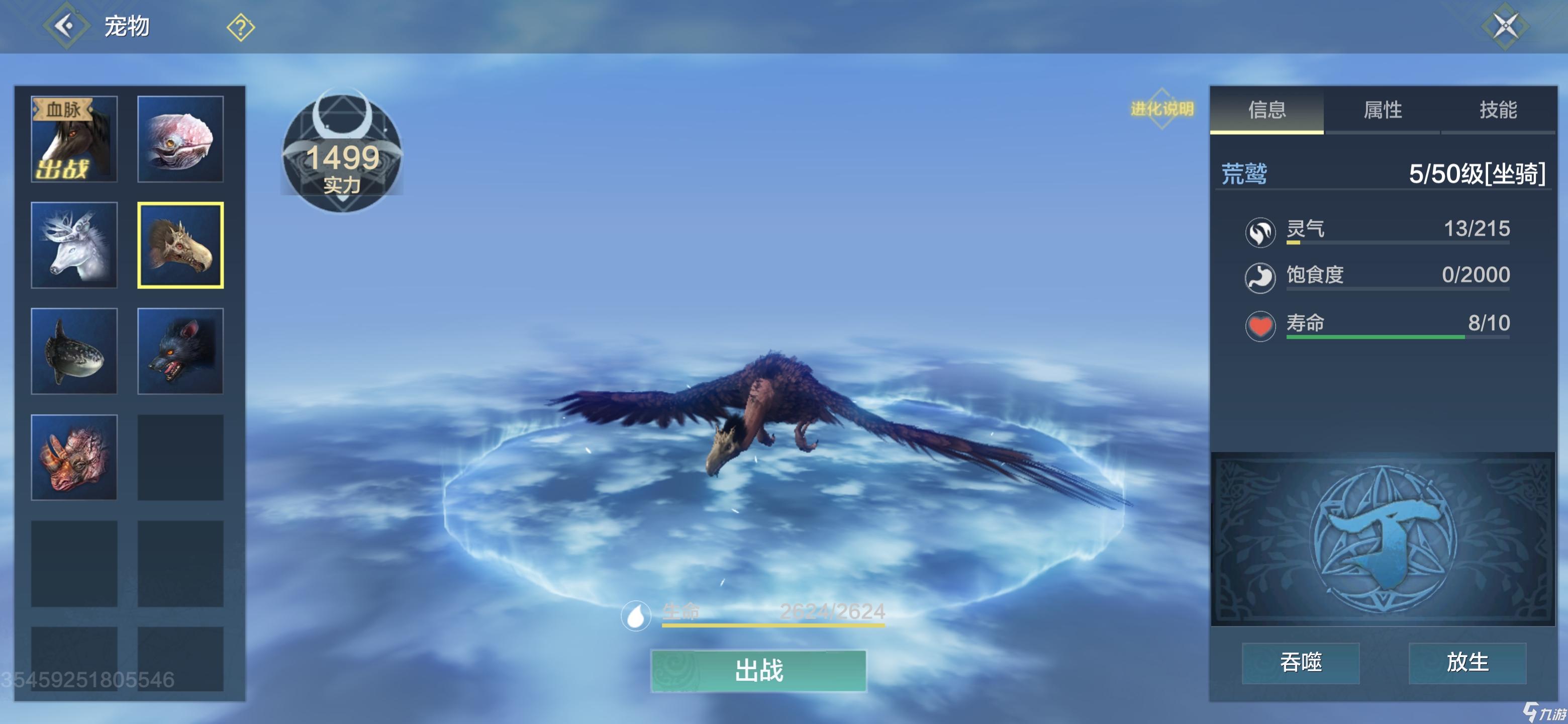Open the 技能 skills tab
Screen dimensions: 1568x724
[1498, 110]
